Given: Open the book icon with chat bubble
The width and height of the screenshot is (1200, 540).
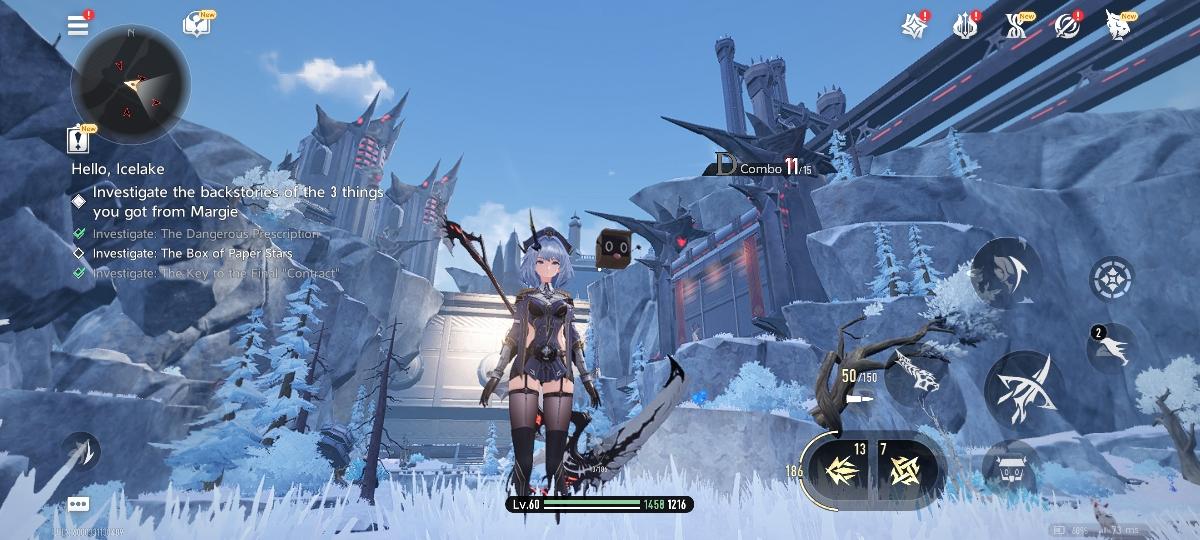Looking at the screenshot, I should pyautogui.click(x=196, y=25).
